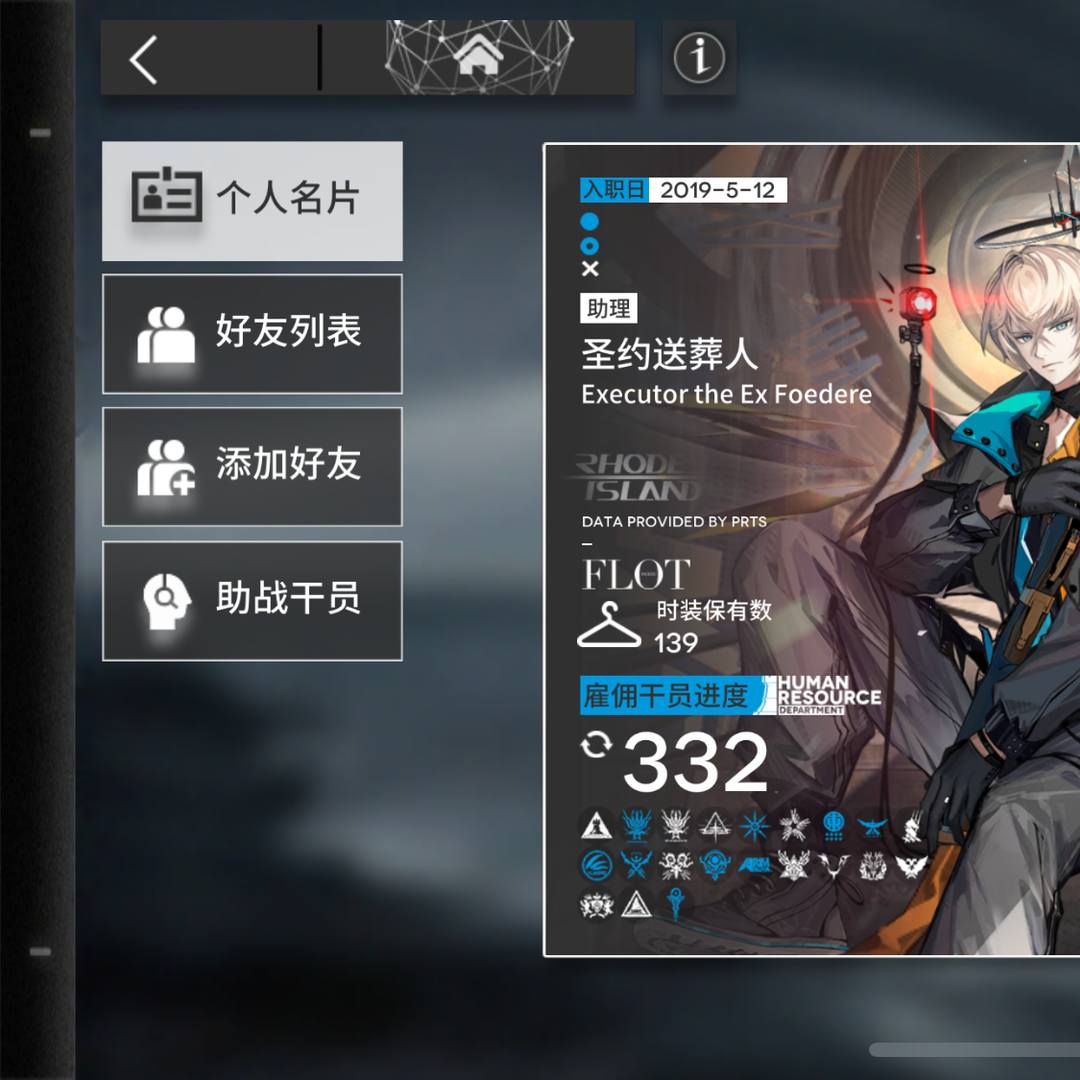This screenshot has width=1080, height=1080.
Task: Open the 助战干员 support operators
Action: [x=252, y=600]
